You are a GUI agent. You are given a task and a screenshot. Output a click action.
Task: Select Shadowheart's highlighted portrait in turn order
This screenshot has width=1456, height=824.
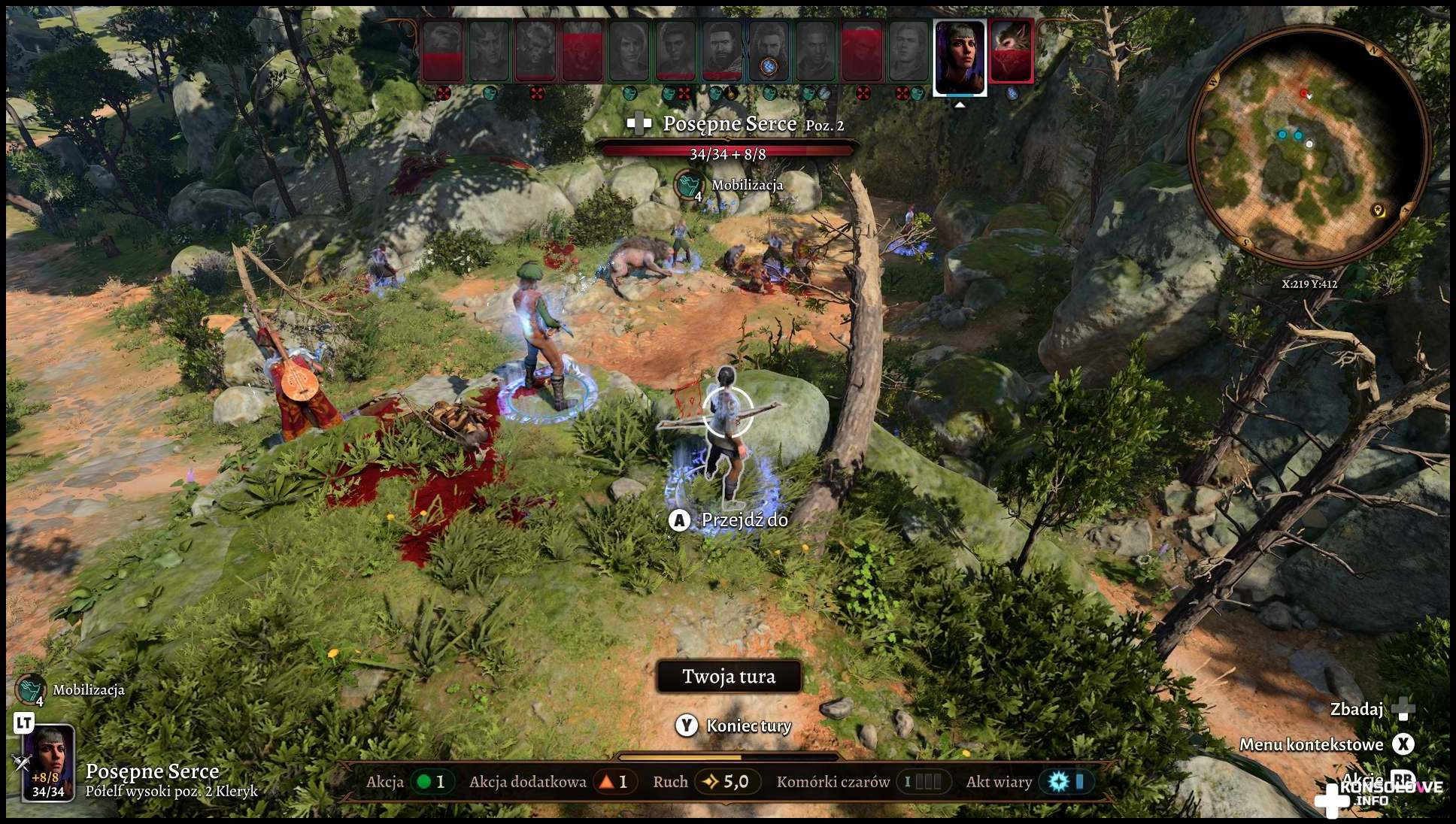(x=960, y=57)
